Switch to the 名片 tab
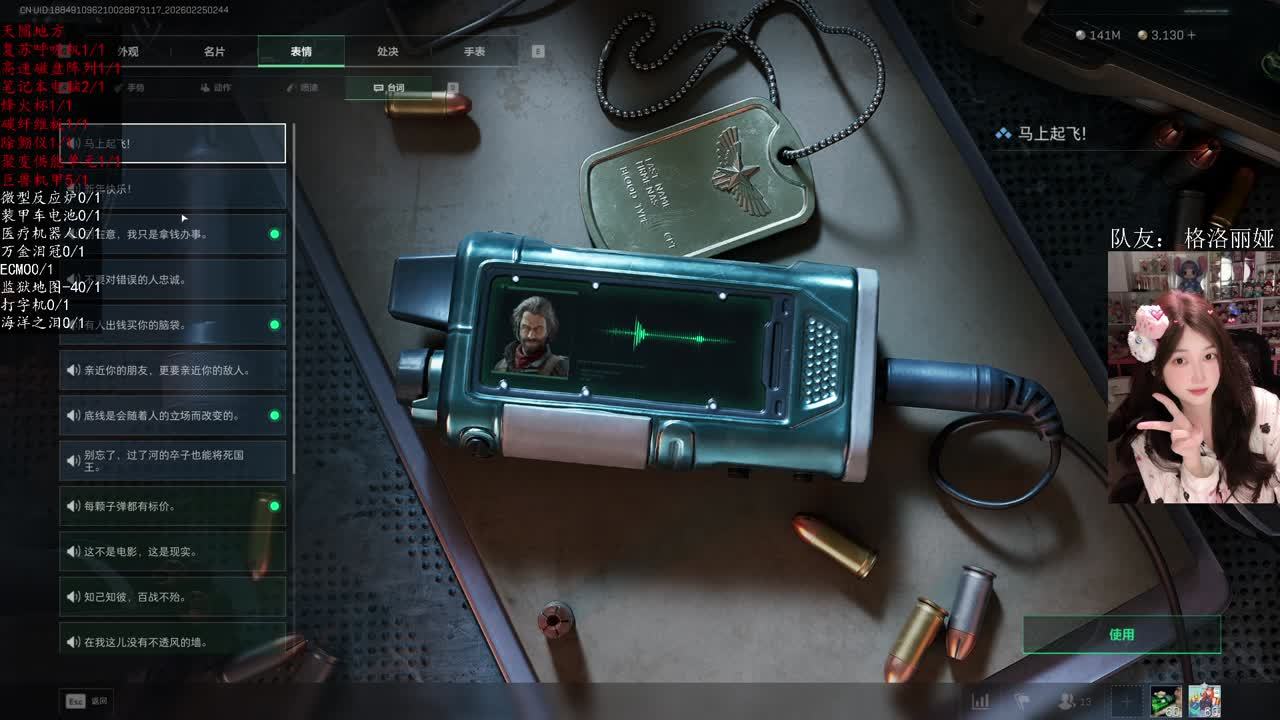This screenshot has width=1280, height=720. click(x=214, y=51)
